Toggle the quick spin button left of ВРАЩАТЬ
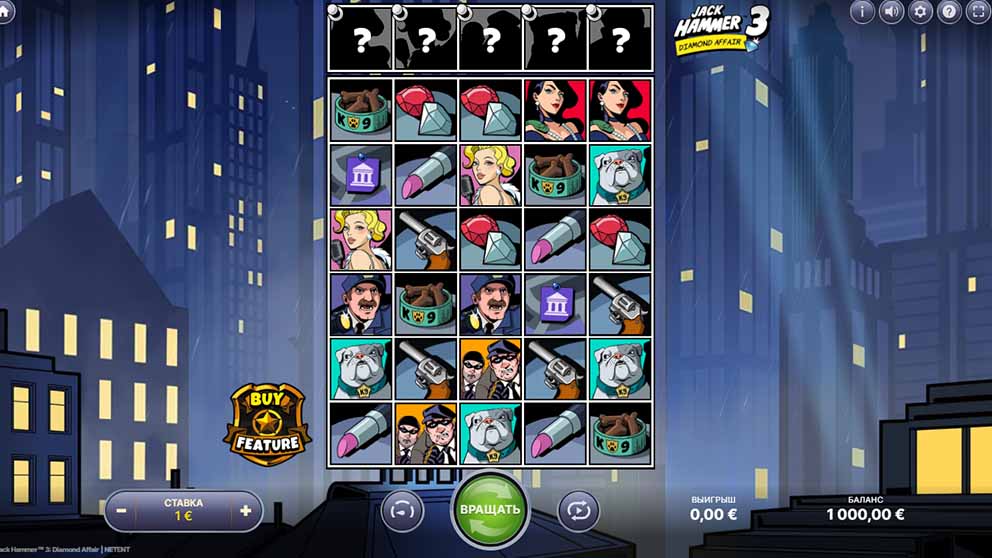This screenshot has width=992, height=558. 402,510
